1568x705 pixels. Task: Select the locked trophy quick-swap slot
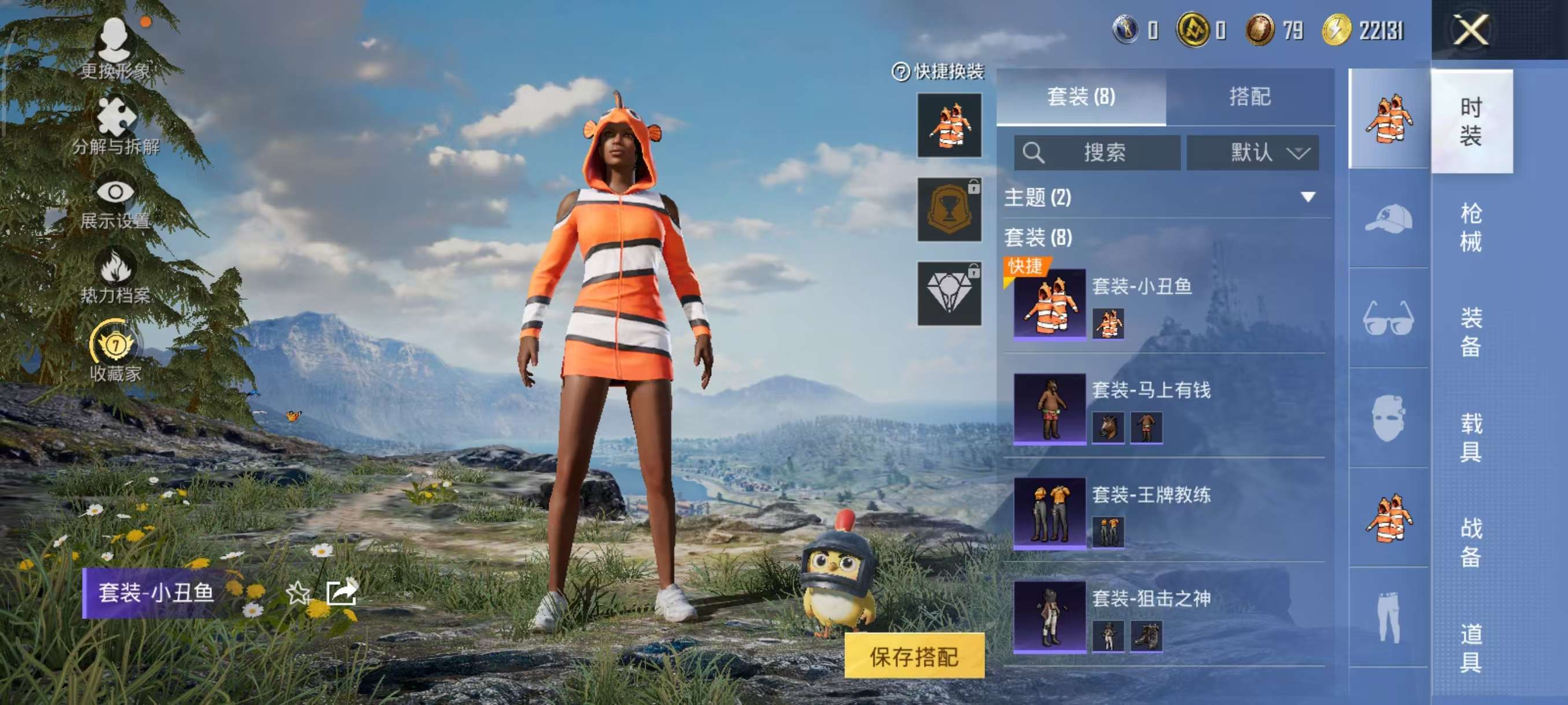948,210
